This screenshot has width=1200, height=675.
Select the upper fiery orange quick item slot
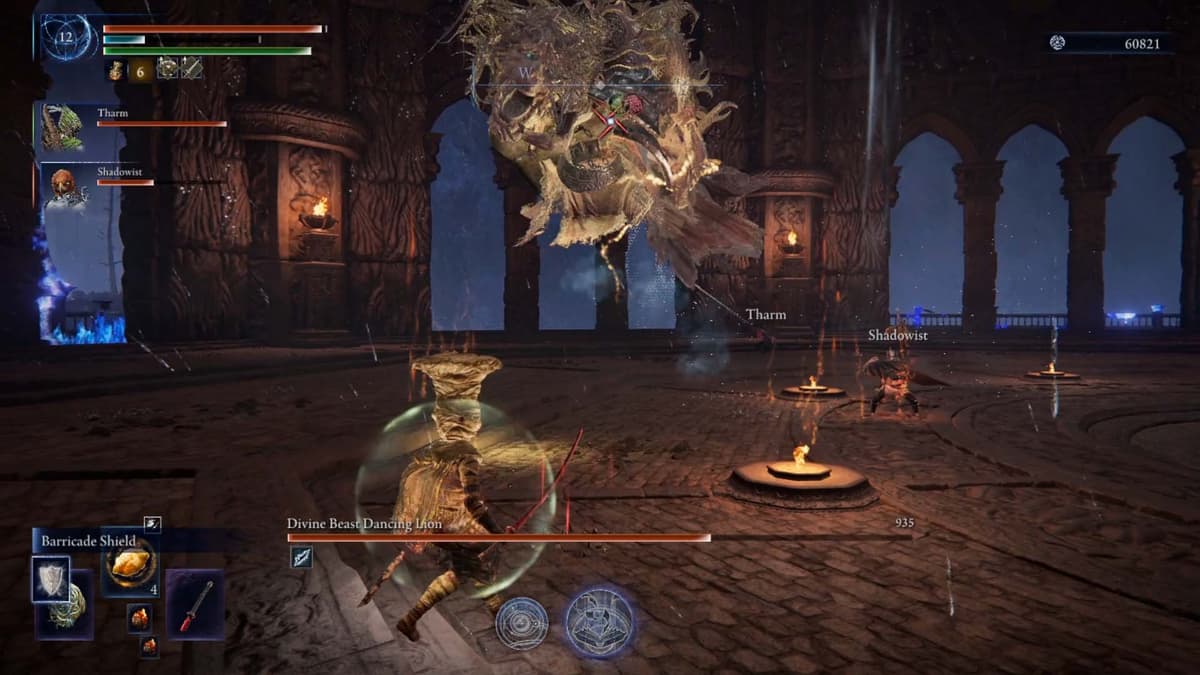tap(139, 617)
